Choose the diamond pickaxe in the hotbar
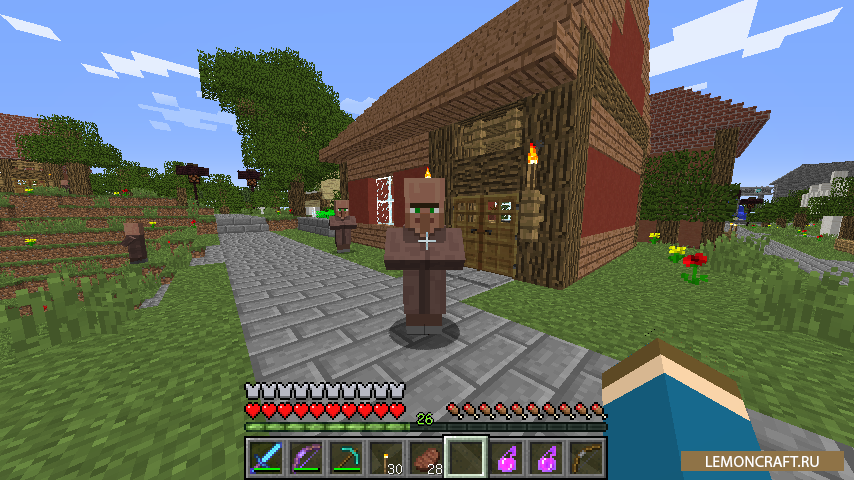The image size is (854, 480). [345, 459]
